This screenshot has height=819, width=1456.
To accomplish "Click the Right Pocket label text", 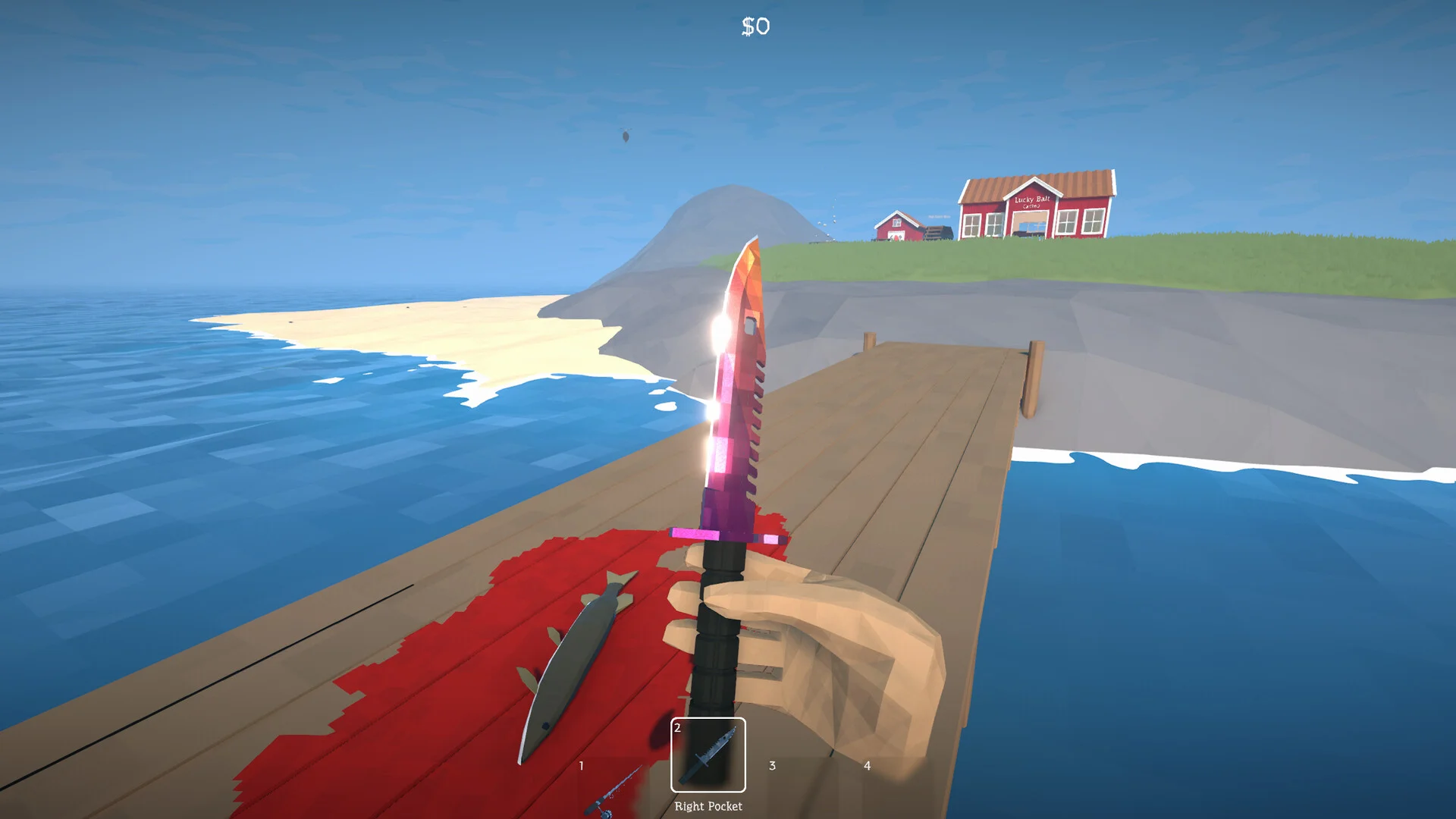I will [710, 806].
